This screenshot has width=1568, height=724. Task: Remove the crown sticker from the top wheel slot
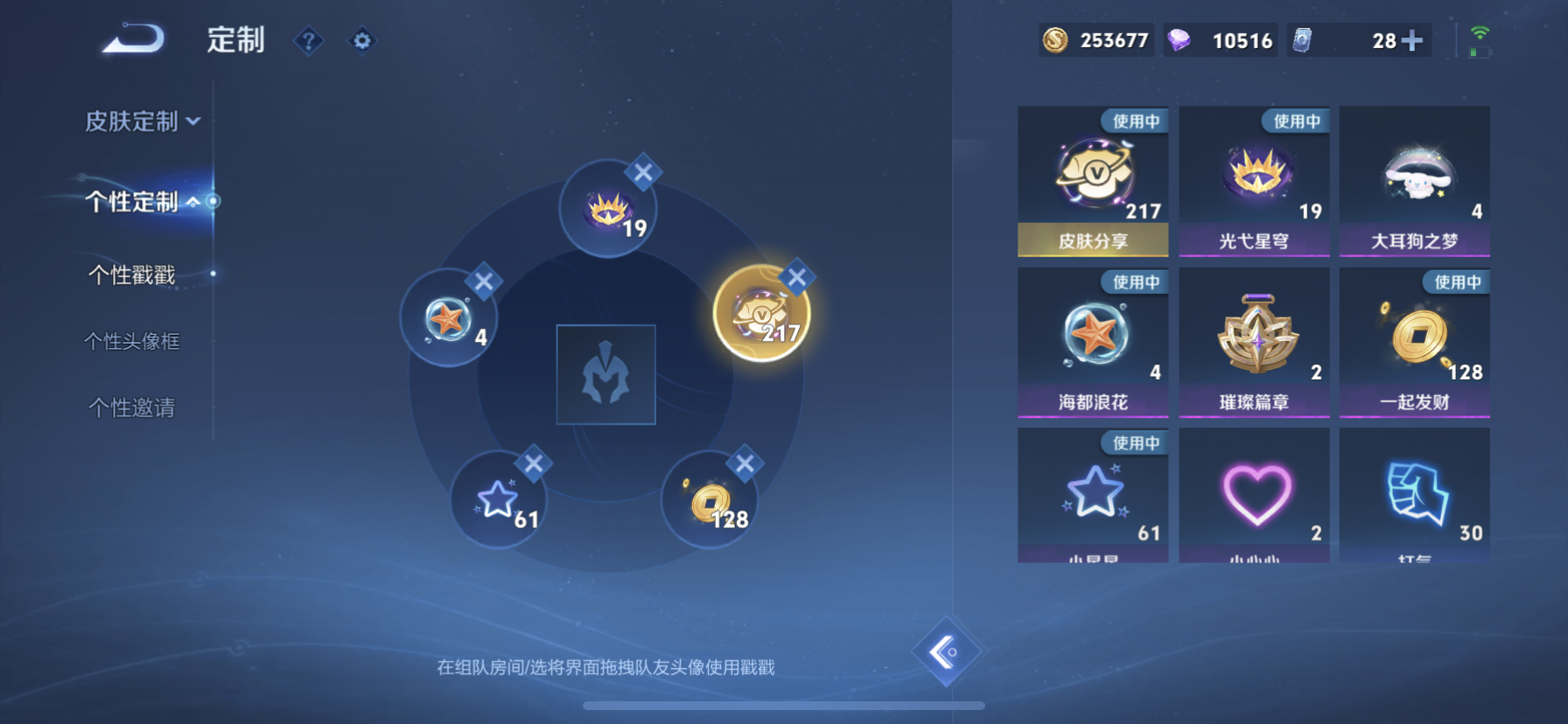pos(641,174)
